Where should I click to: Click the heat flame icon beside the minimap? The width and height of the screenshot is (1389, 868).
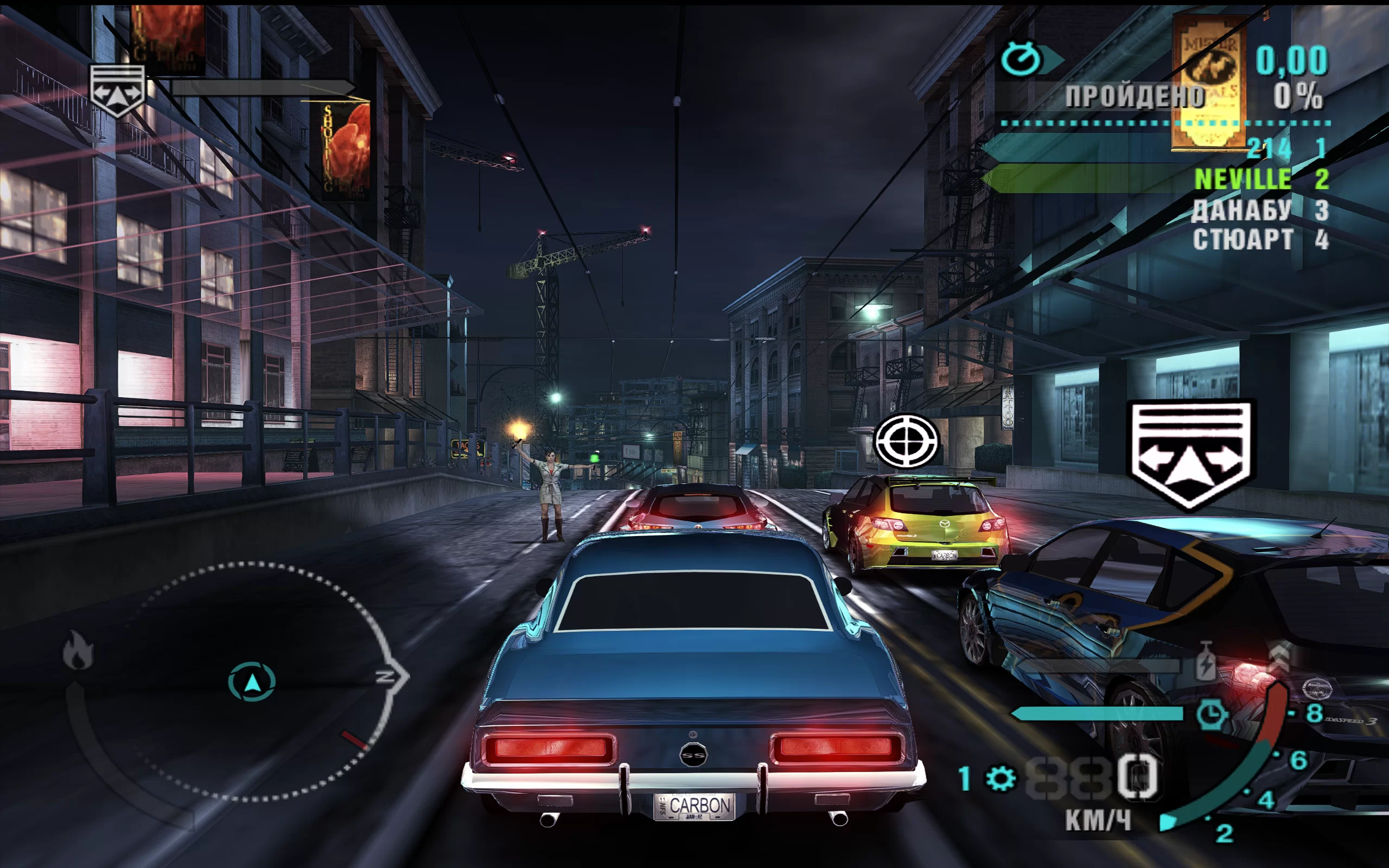click(x=78, y=650)
